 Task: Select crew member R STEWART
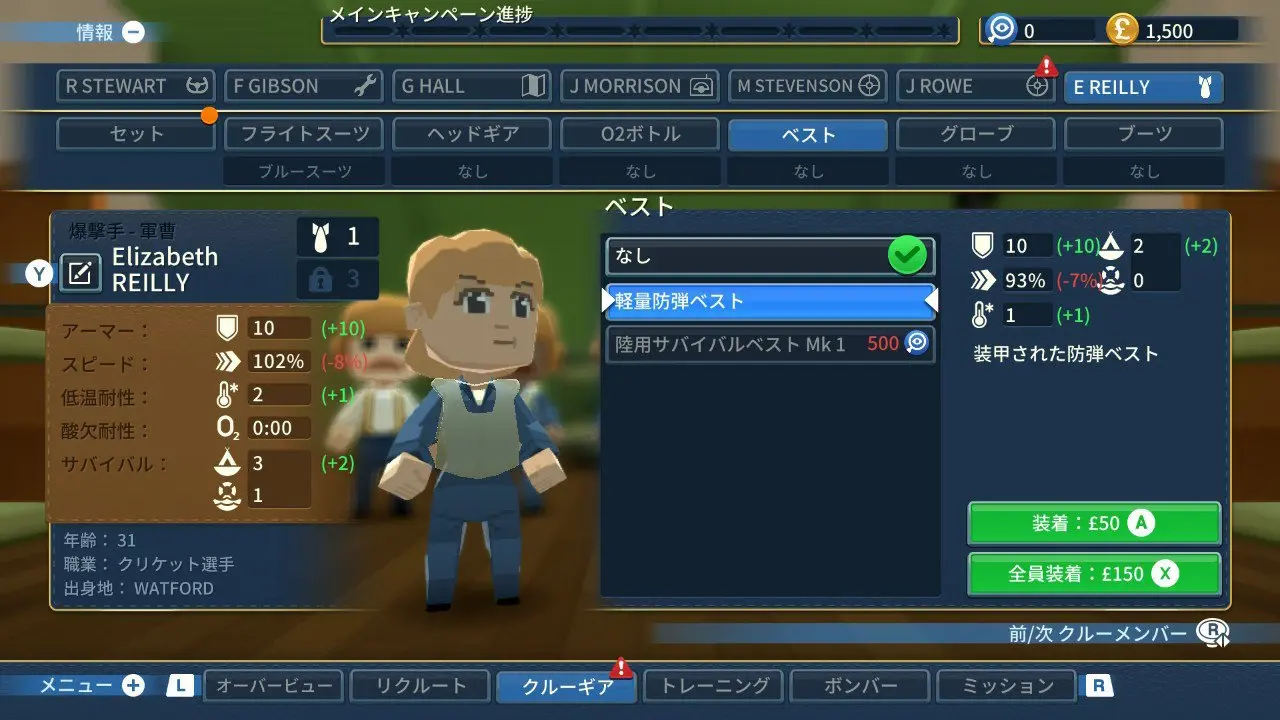click(136, 86)
